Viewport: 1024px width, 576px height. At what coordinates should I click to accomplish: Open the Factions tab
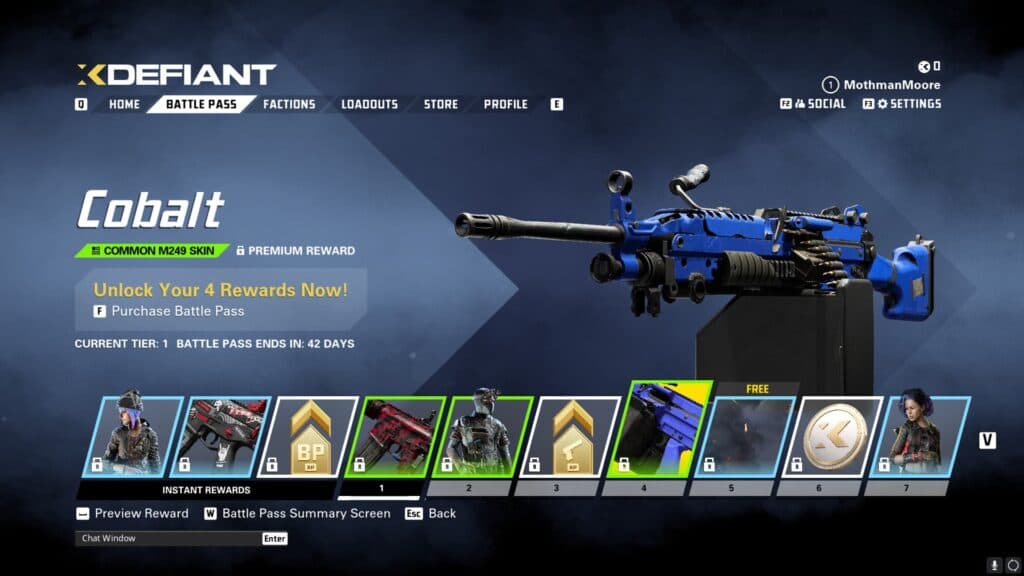(289, 104)
